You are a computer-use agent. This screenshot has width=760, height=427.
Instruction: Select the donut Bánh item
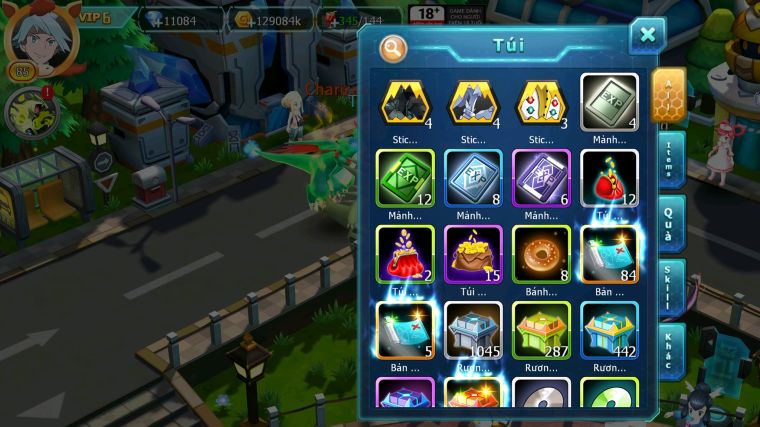point(541,255)
